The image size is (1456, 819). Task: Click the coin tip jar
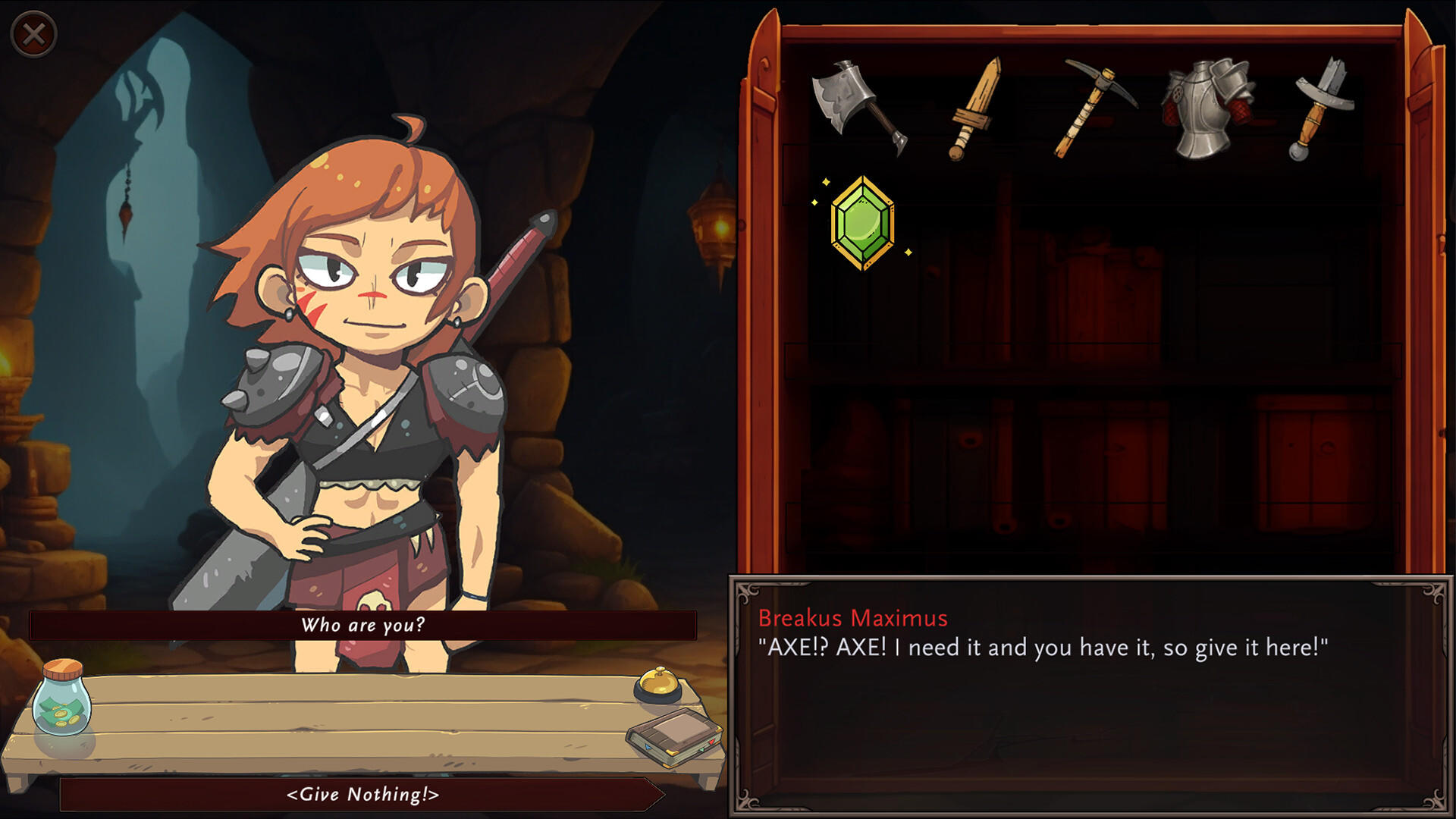pos(61,698)
